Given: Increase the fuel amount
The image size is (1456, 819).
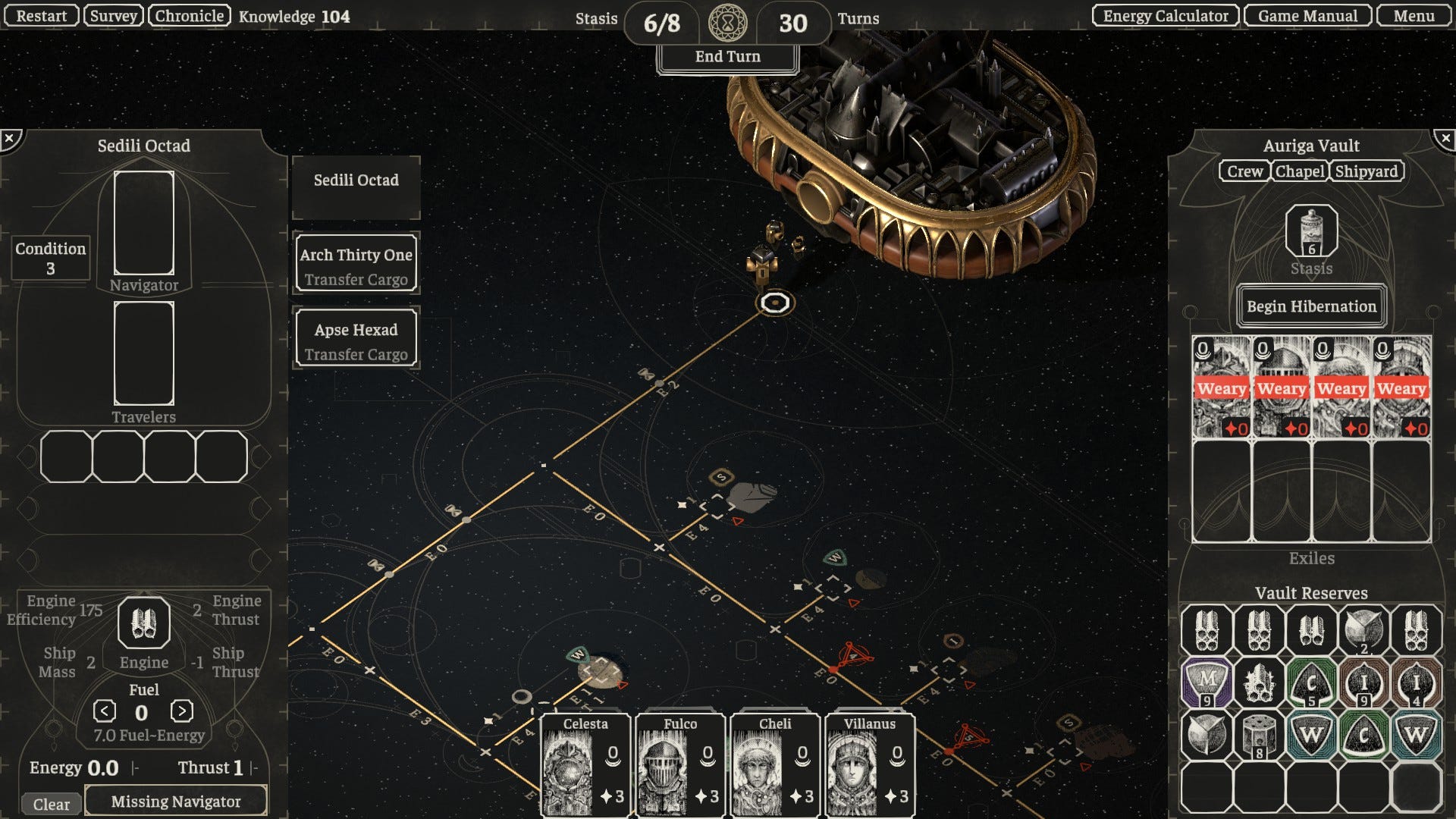Looking at the screenshot, I should click(x=181, y=711).
